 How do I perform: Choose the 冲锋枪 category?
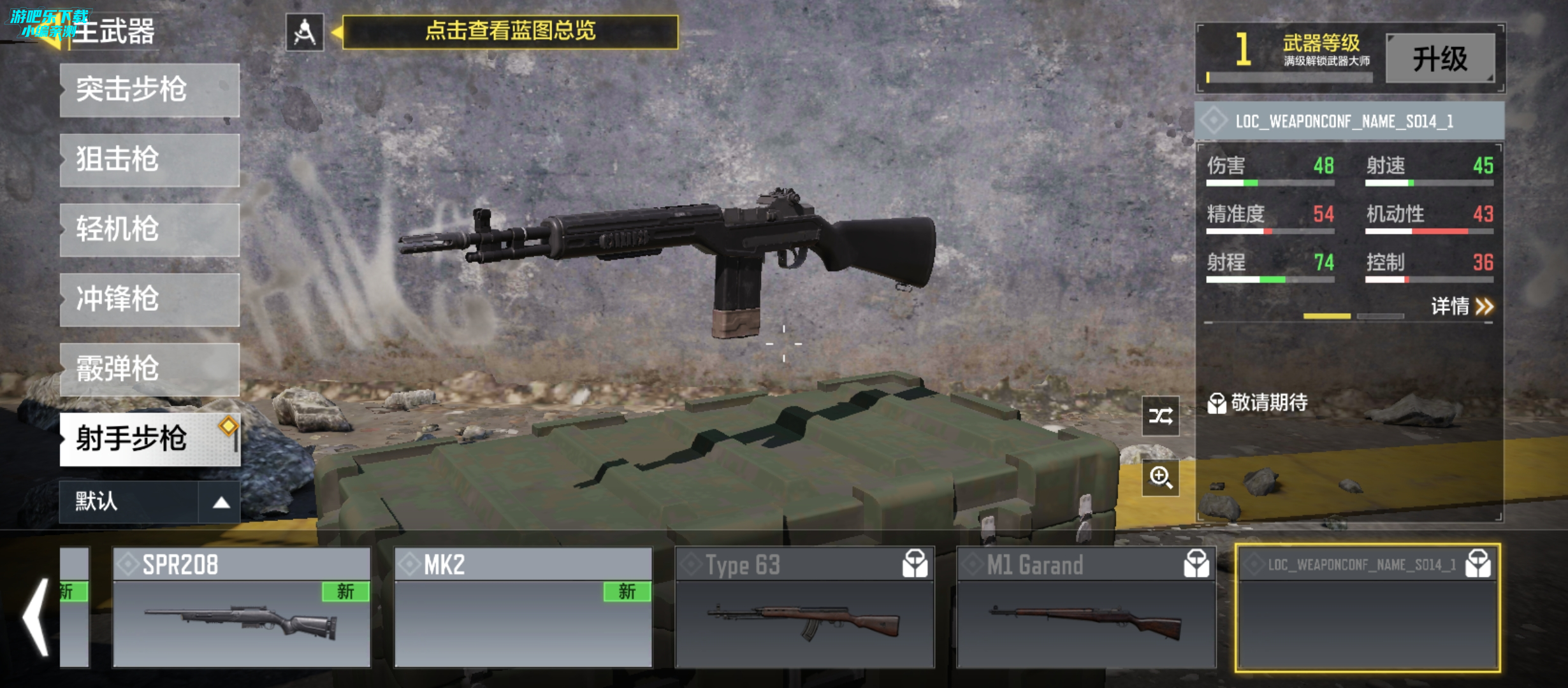click(150, 299)
